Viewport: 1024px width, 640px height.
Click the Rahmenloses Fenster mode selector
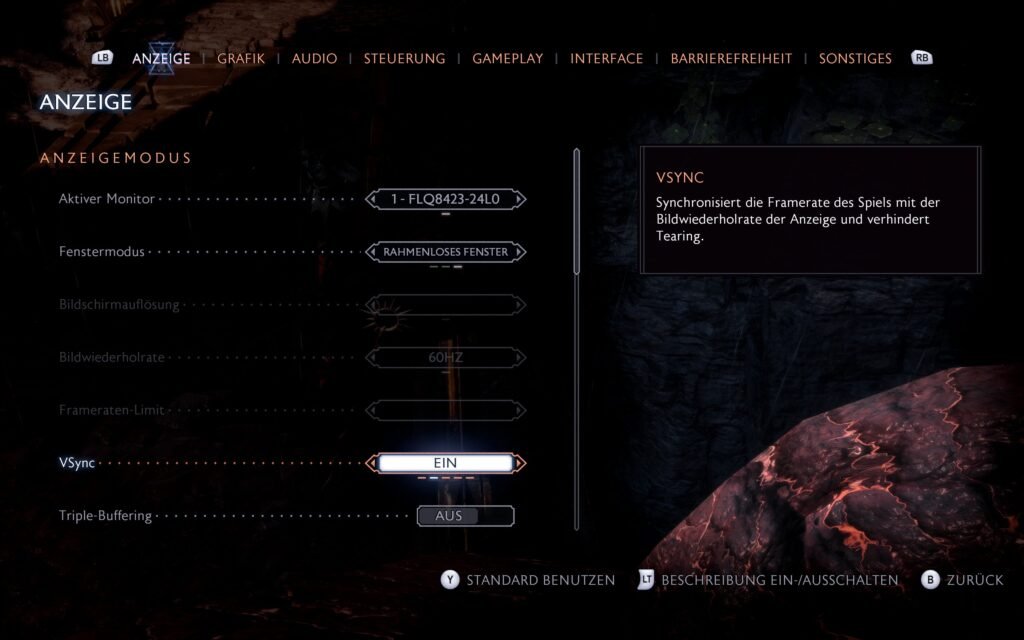tap(445, 252)
